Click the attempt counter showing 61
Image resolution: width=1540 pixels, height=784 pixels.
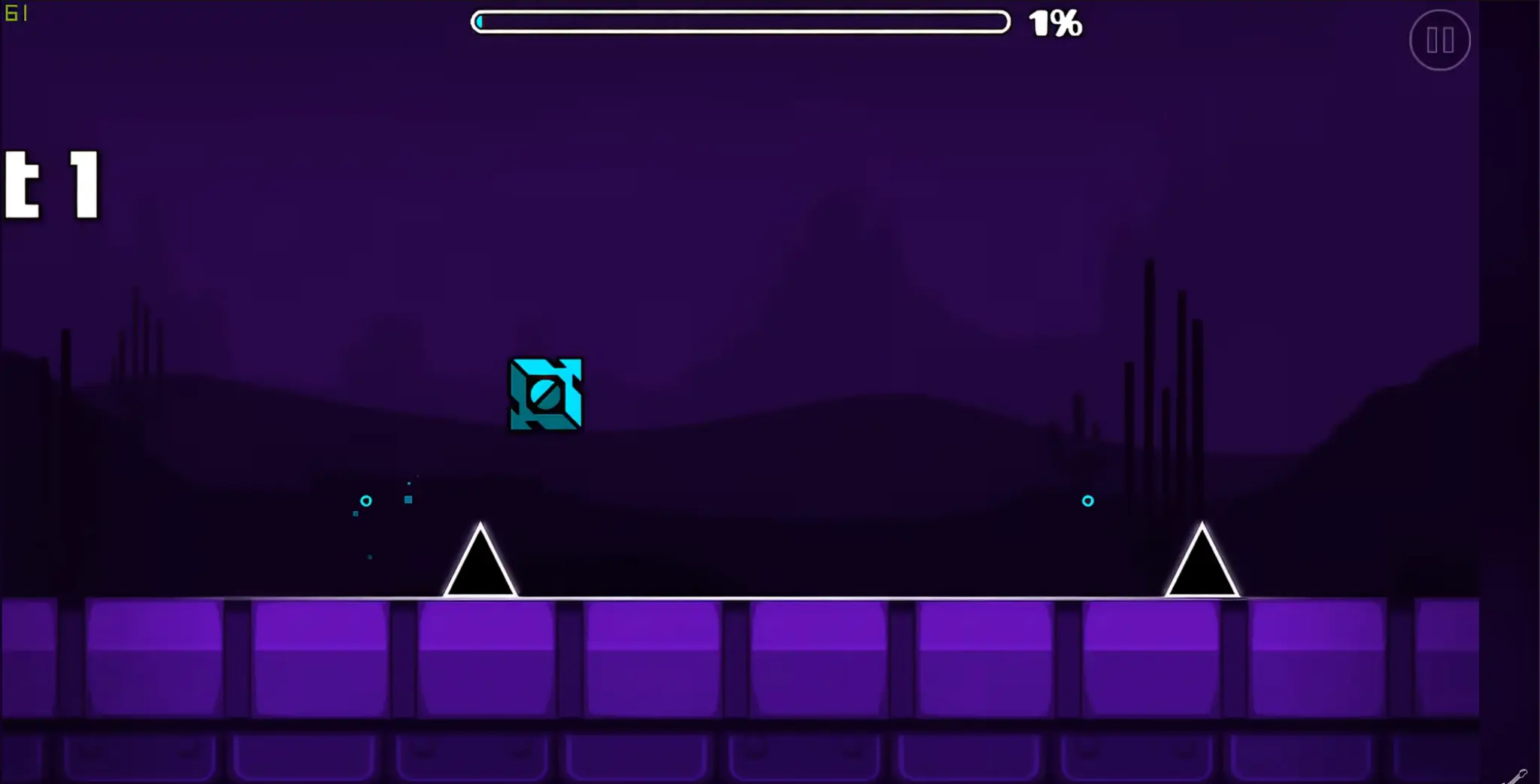pos(17,13)
